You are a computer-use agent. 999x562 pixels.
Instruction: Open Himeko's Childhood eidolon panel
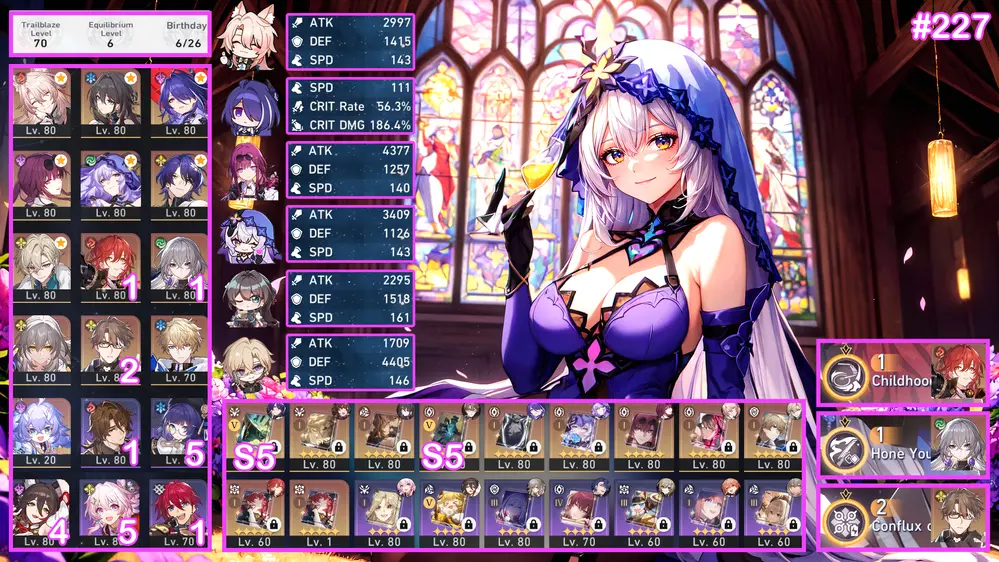coord(903,372)
